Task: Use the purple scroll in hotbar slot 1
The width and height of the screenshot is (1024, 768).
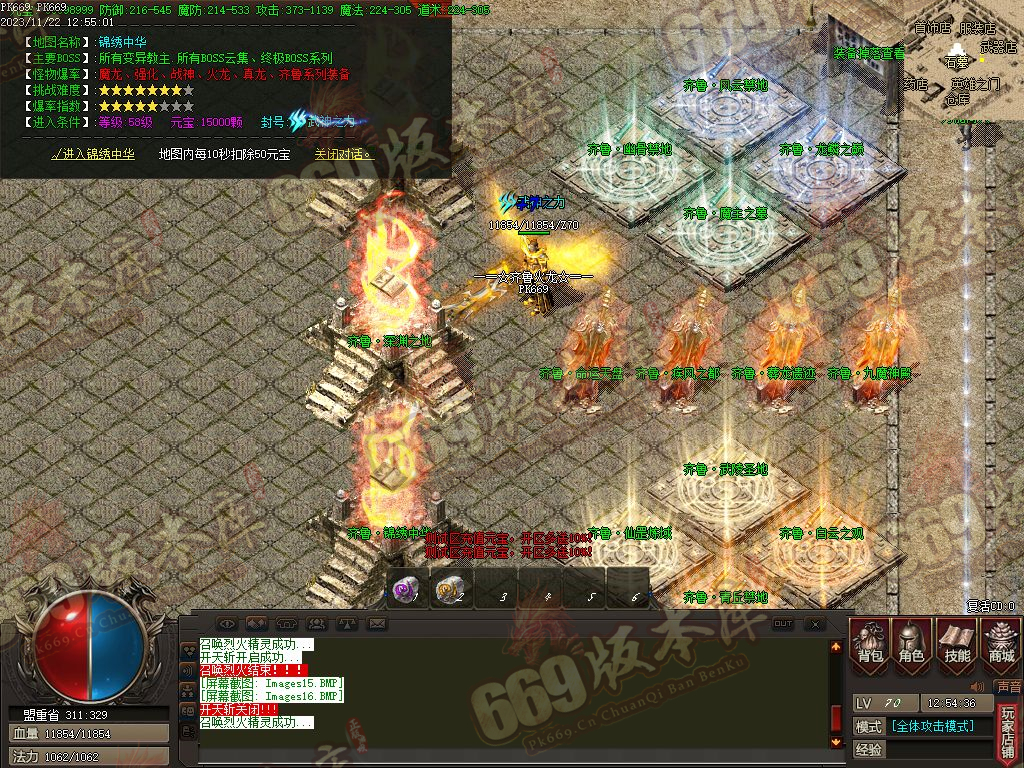Action: tap(406, 590)
